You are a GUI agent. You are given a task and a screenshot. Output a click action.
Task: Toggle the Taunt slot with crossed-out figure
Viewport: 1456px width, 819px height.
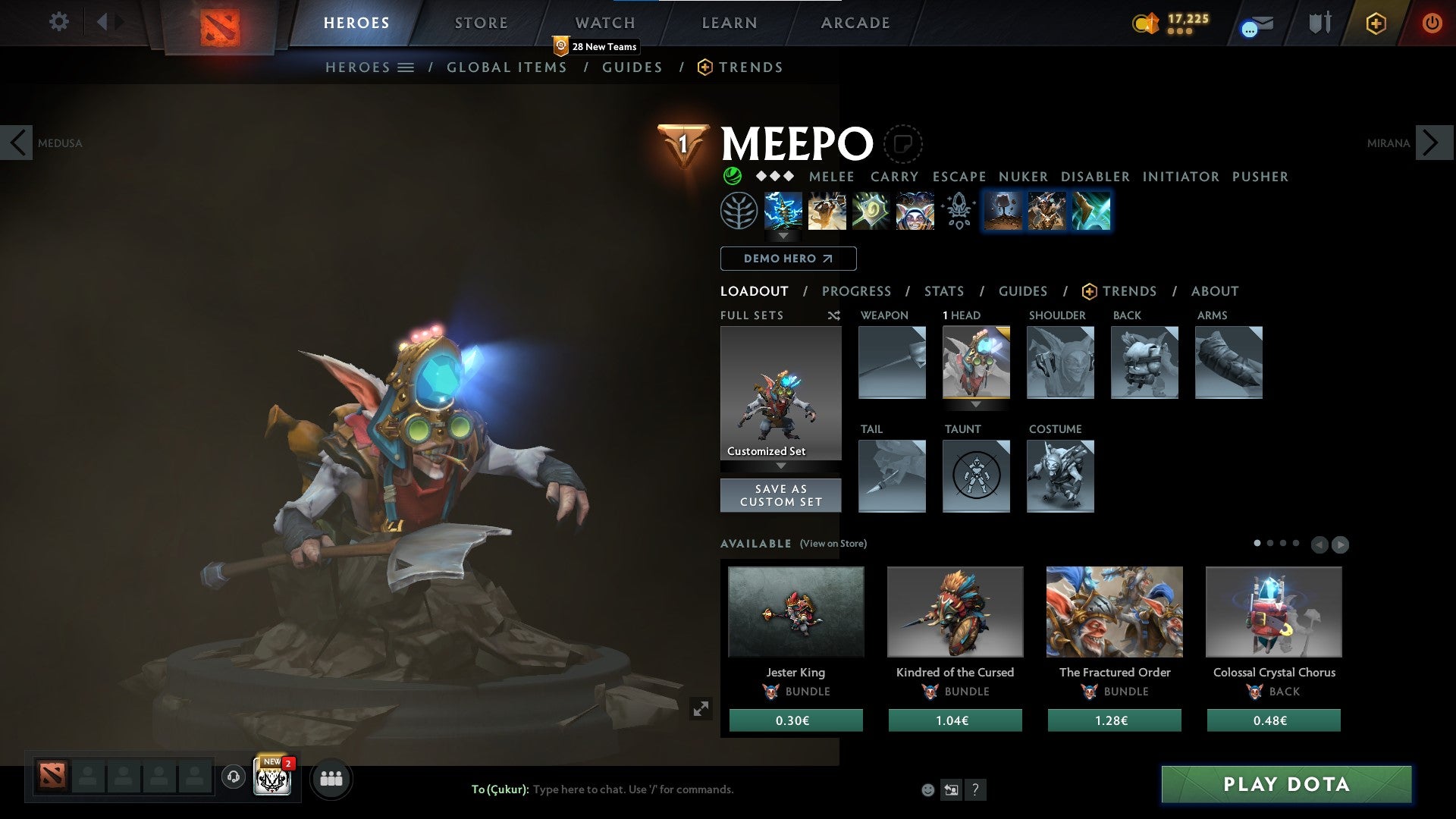click(x=976, y=476)
